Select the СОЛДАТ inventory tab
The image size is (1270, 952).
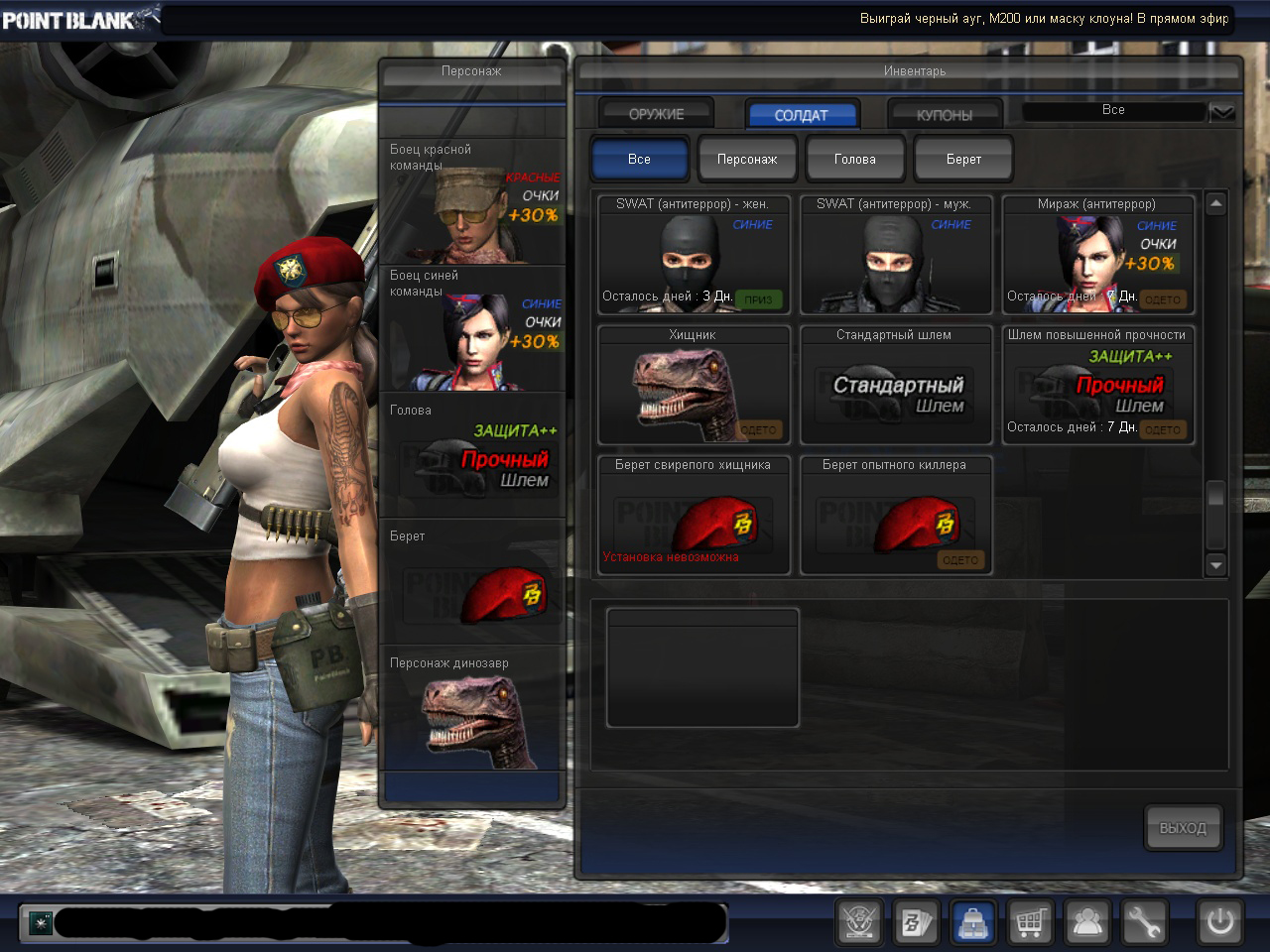(x=801, y=114)
